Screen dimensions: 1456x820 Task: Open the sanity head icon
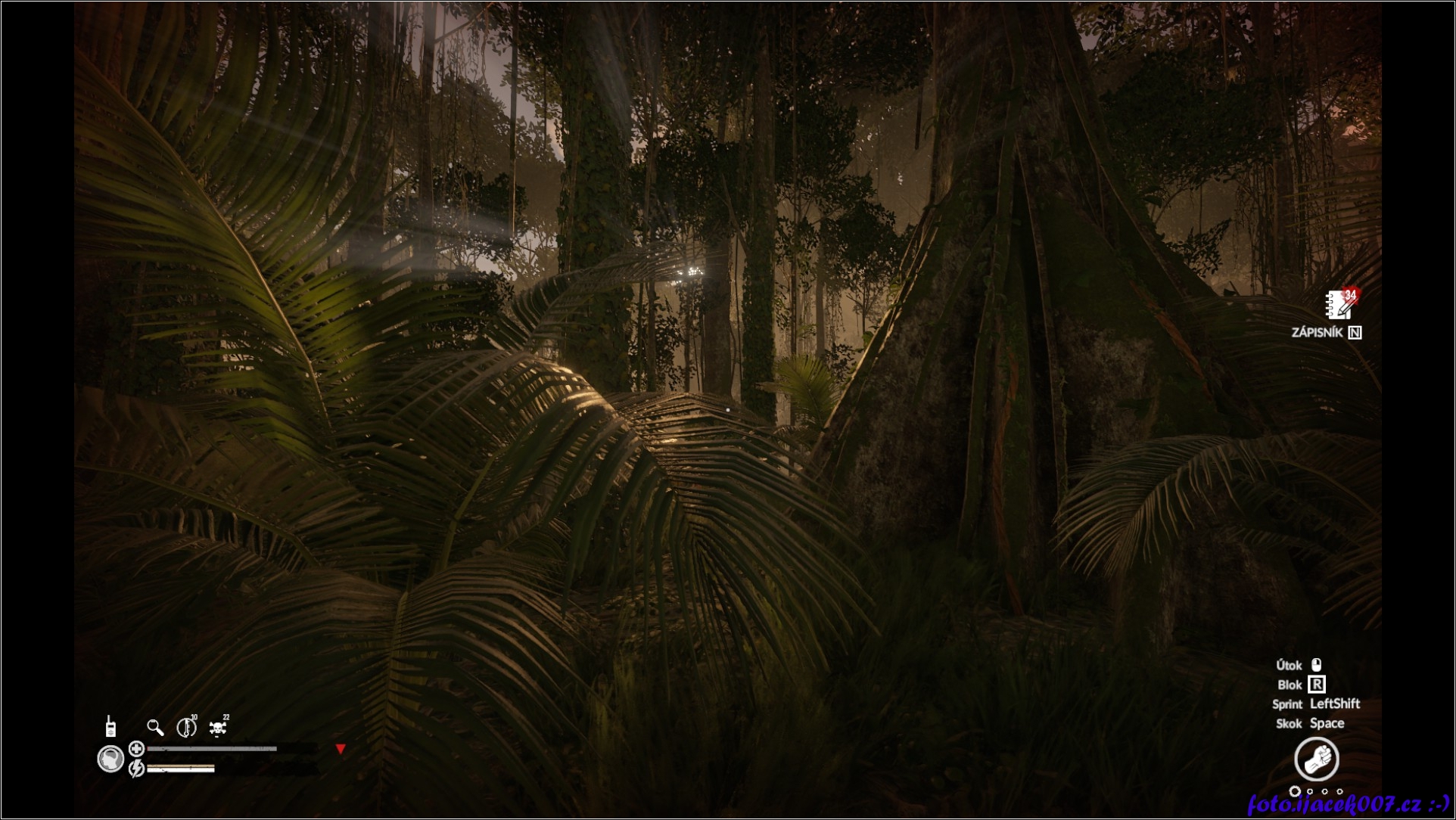pyautogui.click(x=111, y=759)
